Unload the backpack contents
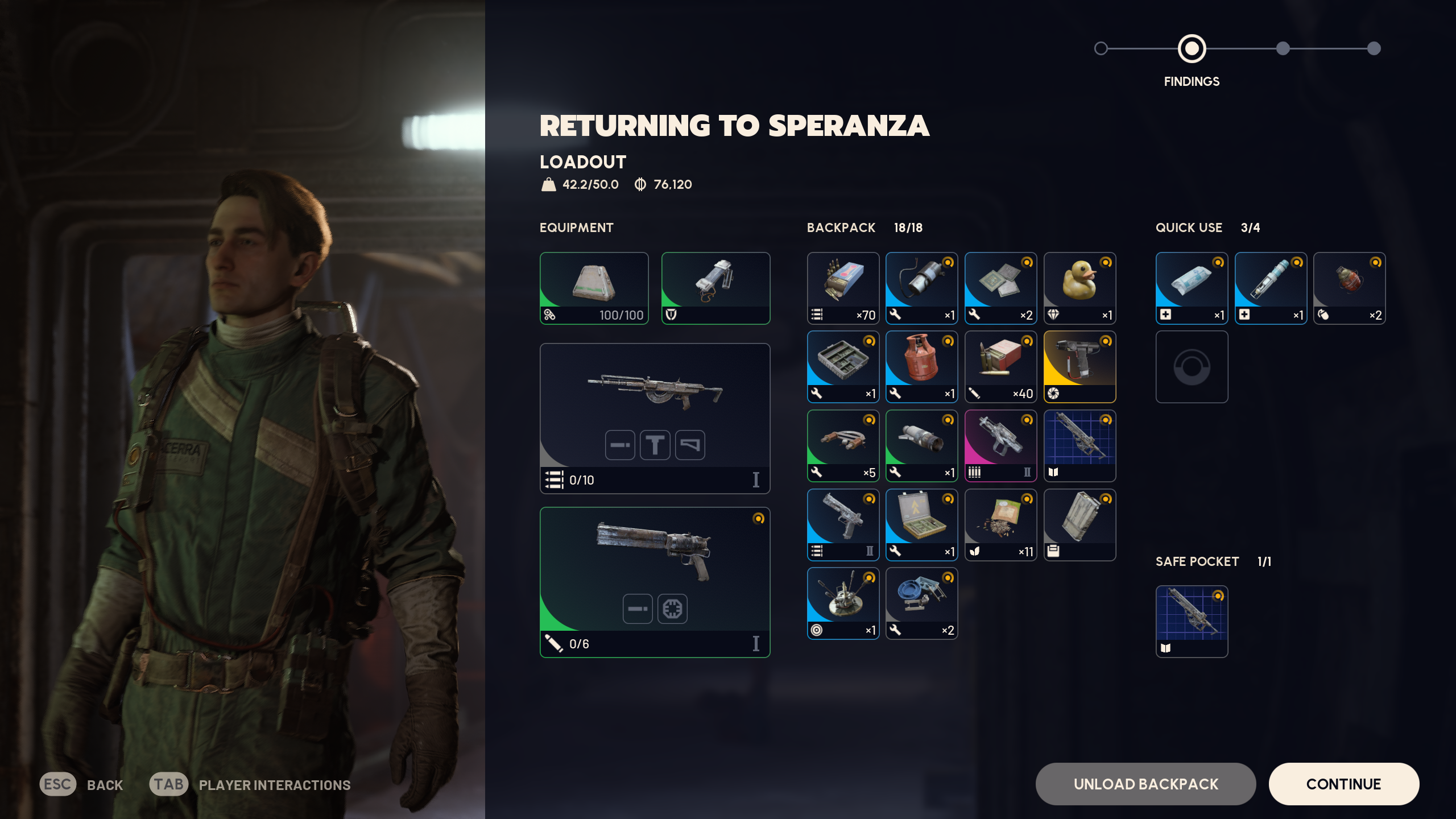Viewport: 1456px width, 819px height. point(1145,784)
